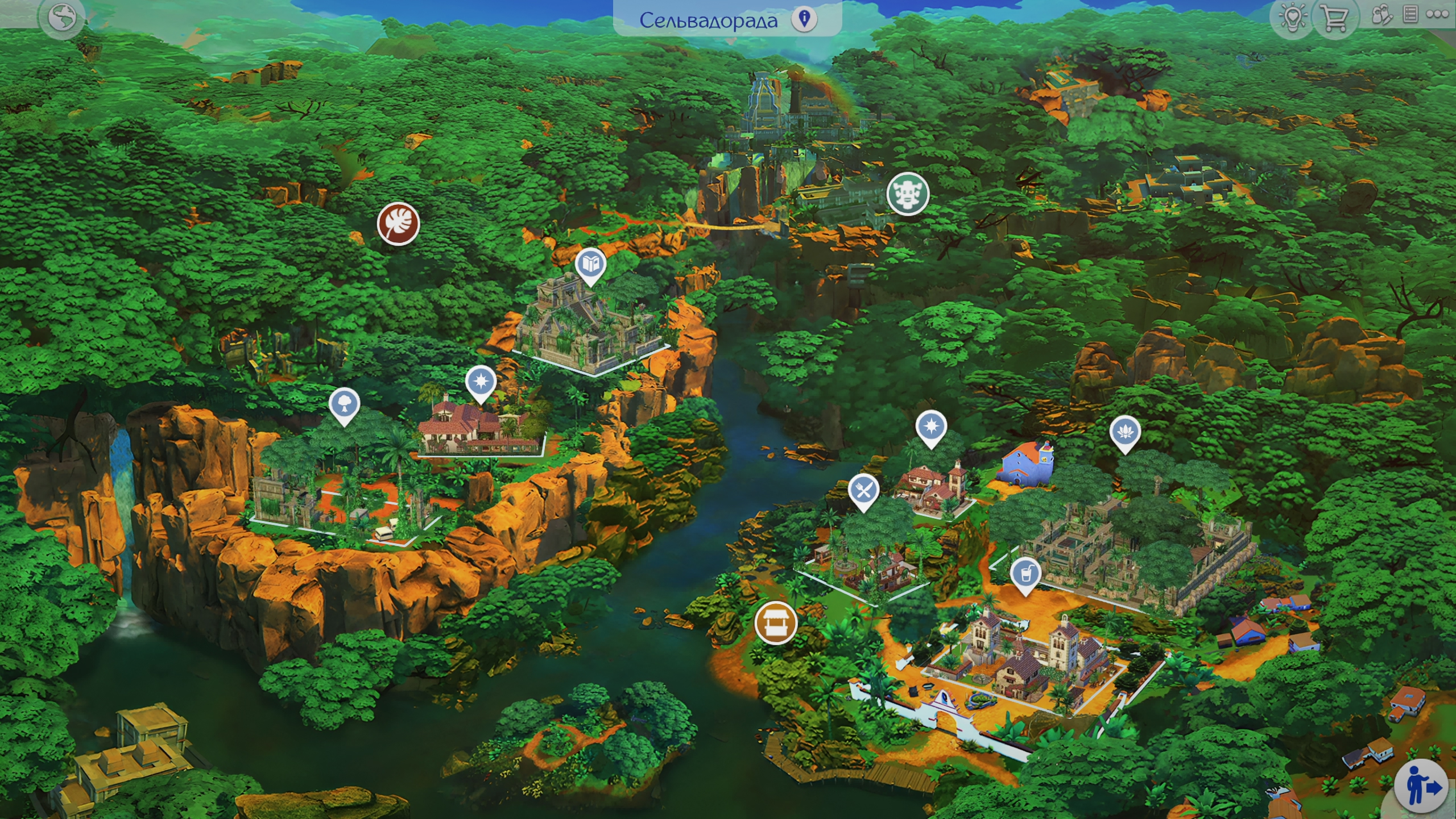Screen dimensions: 1456x819
Task: Choose the fork and knife restaurant marker
Action: point(863,490)
